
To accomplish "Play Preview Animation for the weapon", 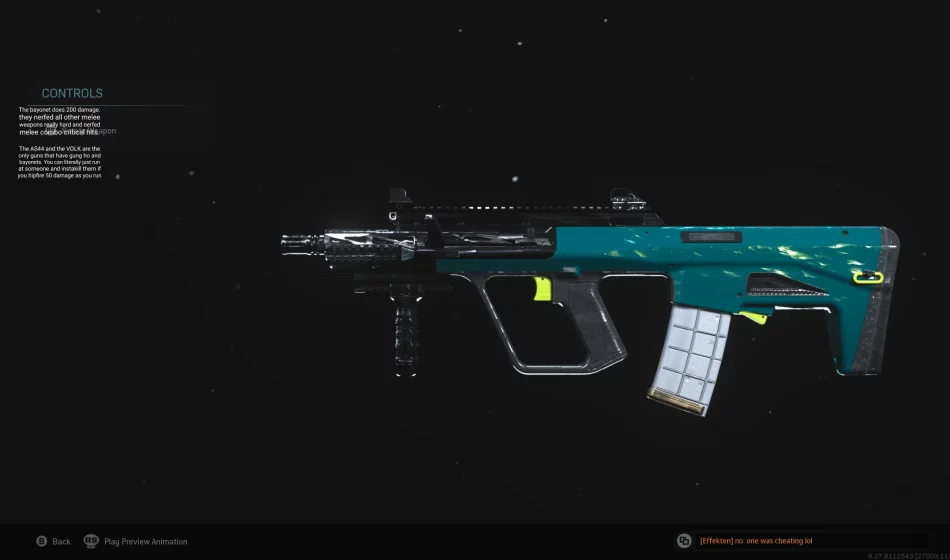I will [135, 541].
